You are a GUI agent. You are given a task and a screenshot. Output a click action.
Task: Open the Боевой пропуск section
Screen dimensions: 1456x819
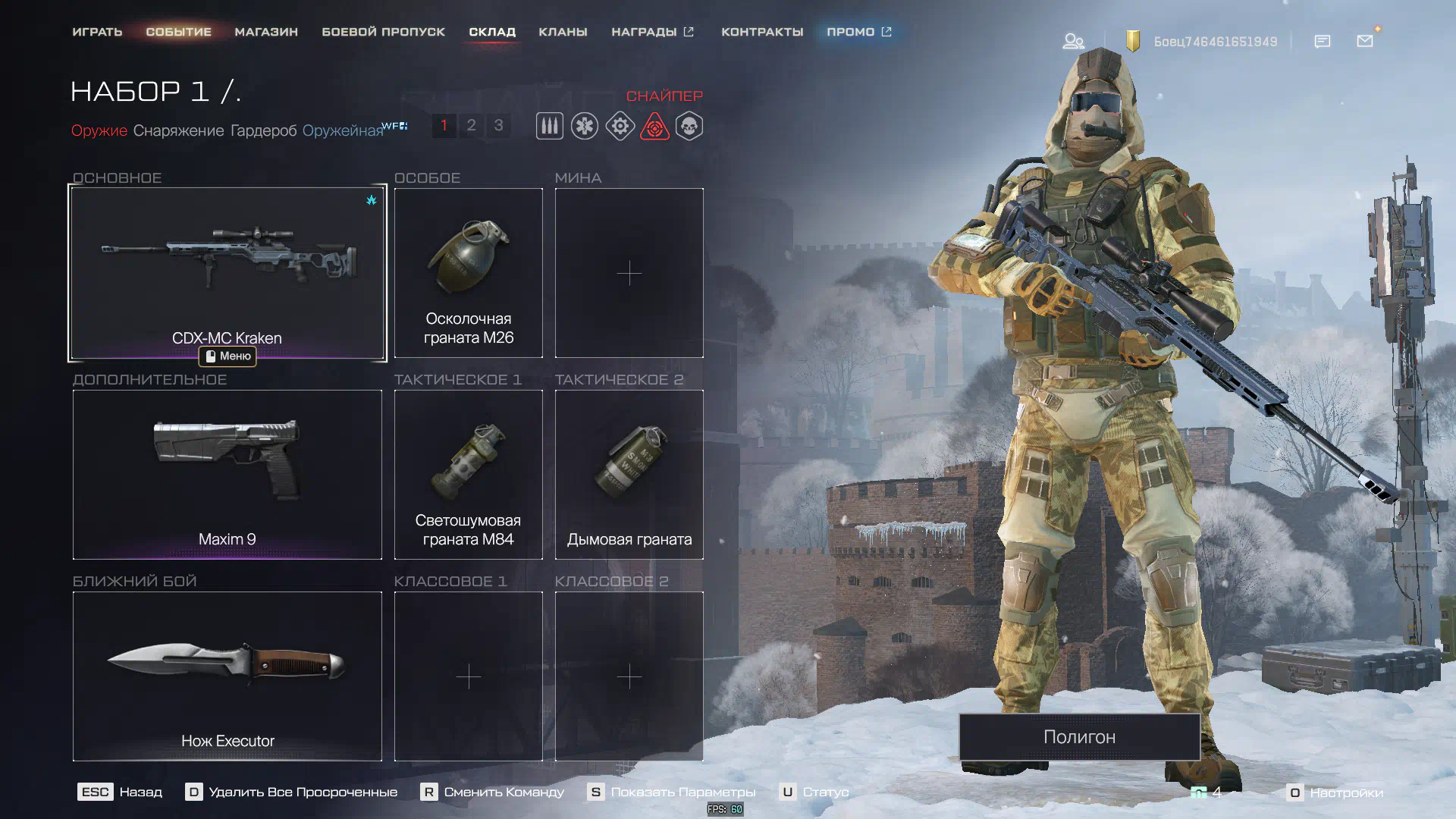383,32
